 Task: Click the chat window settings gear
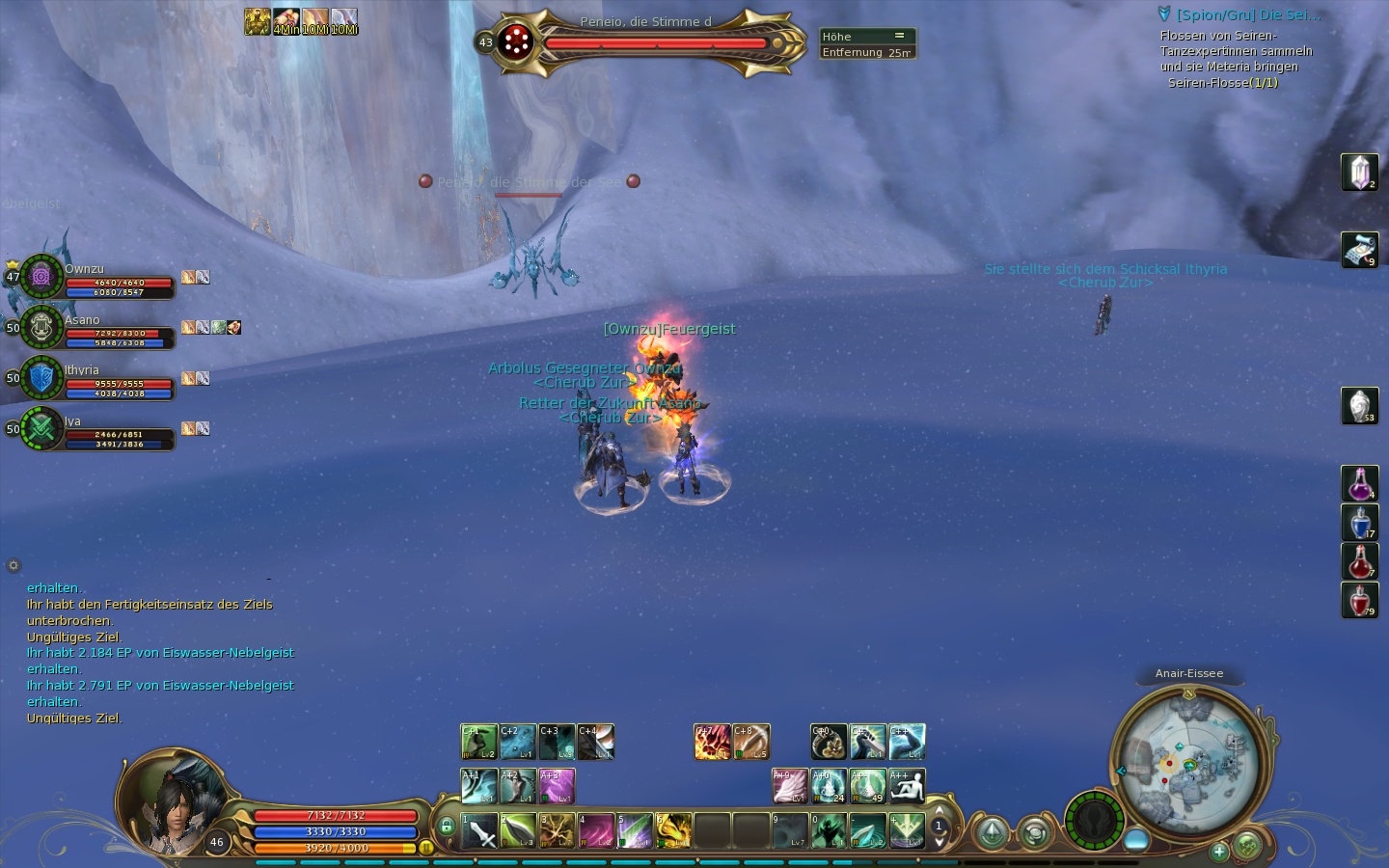(x=14, y=566)
